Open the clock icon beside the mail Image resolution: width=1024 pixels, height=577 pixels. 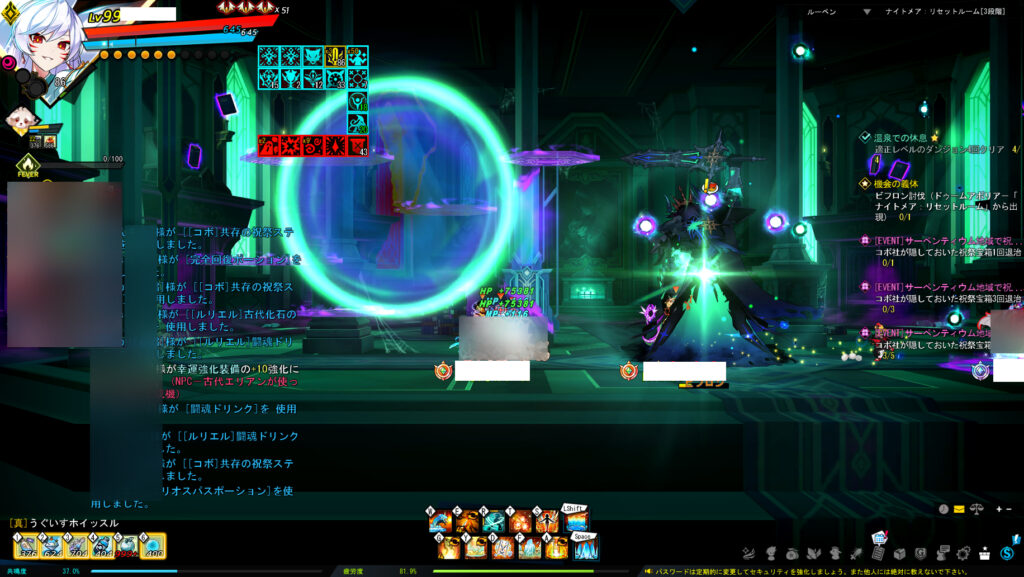point(944,509)
